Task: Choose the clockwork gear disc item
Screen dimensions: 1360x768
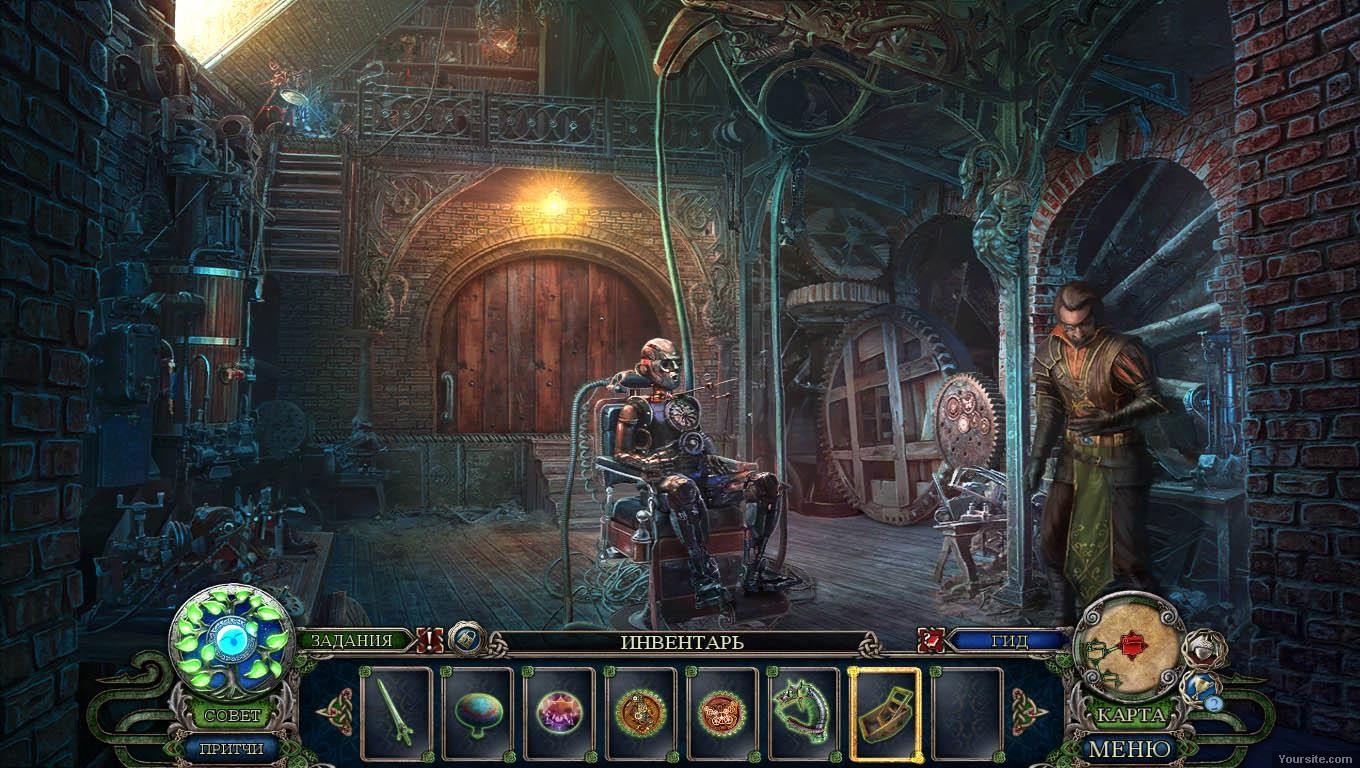Action: click(x=640, y=713)
